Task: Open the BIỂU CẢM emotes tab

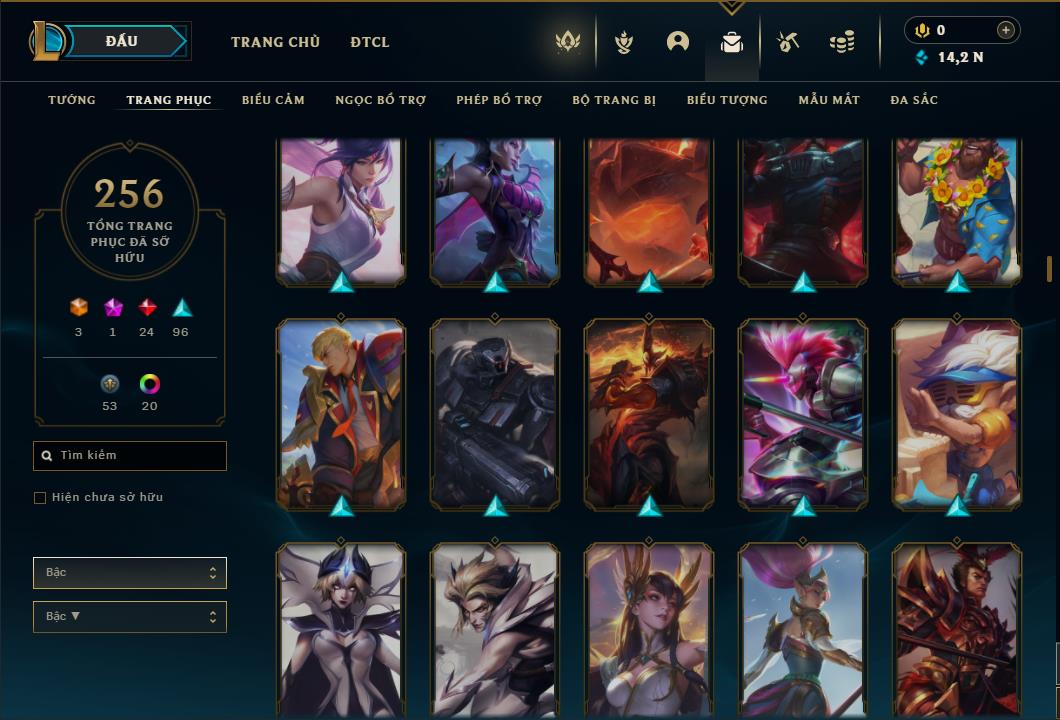Action: click(273, 100)
